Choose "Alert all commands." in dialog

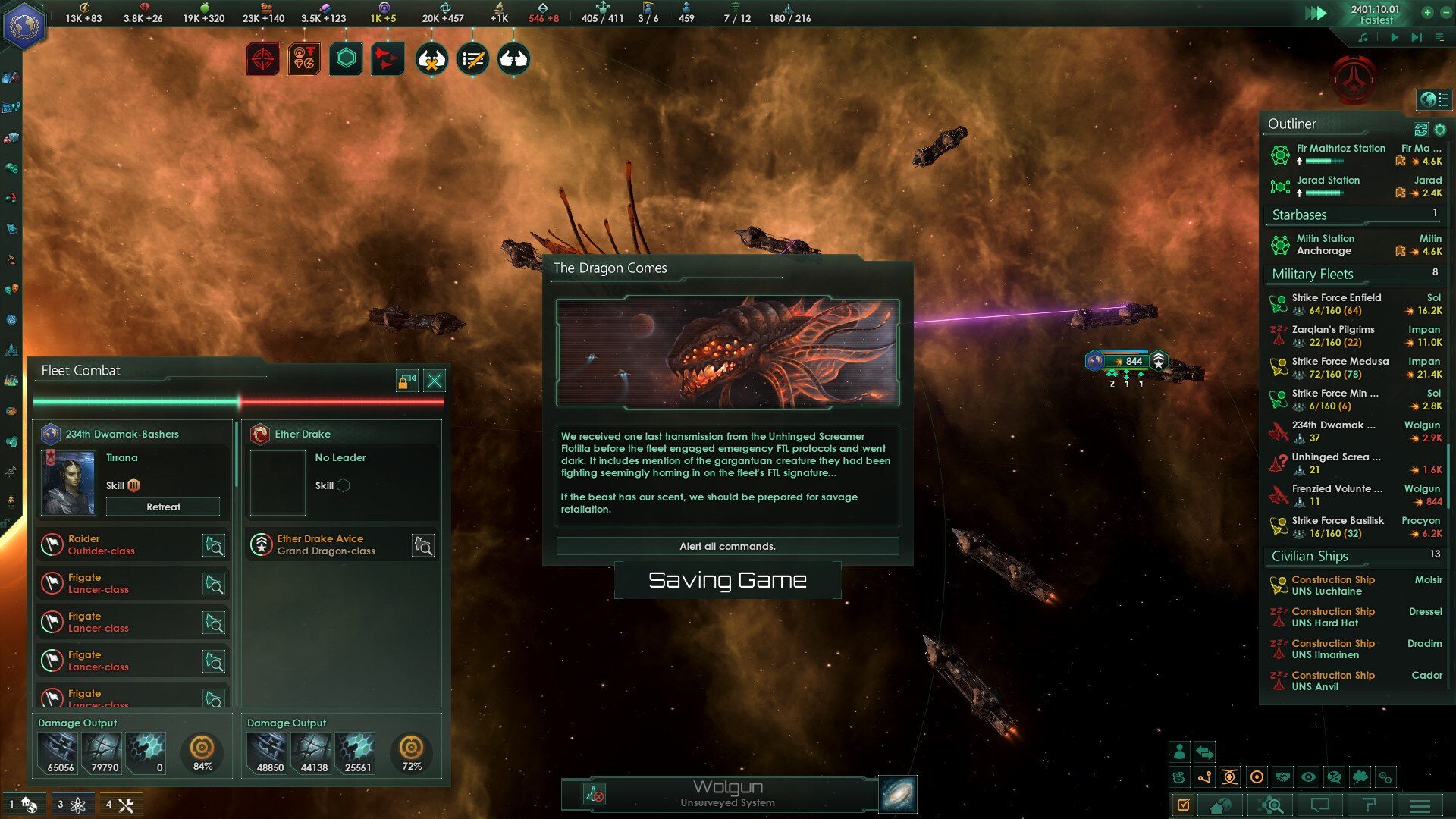[x=727, y=546]
